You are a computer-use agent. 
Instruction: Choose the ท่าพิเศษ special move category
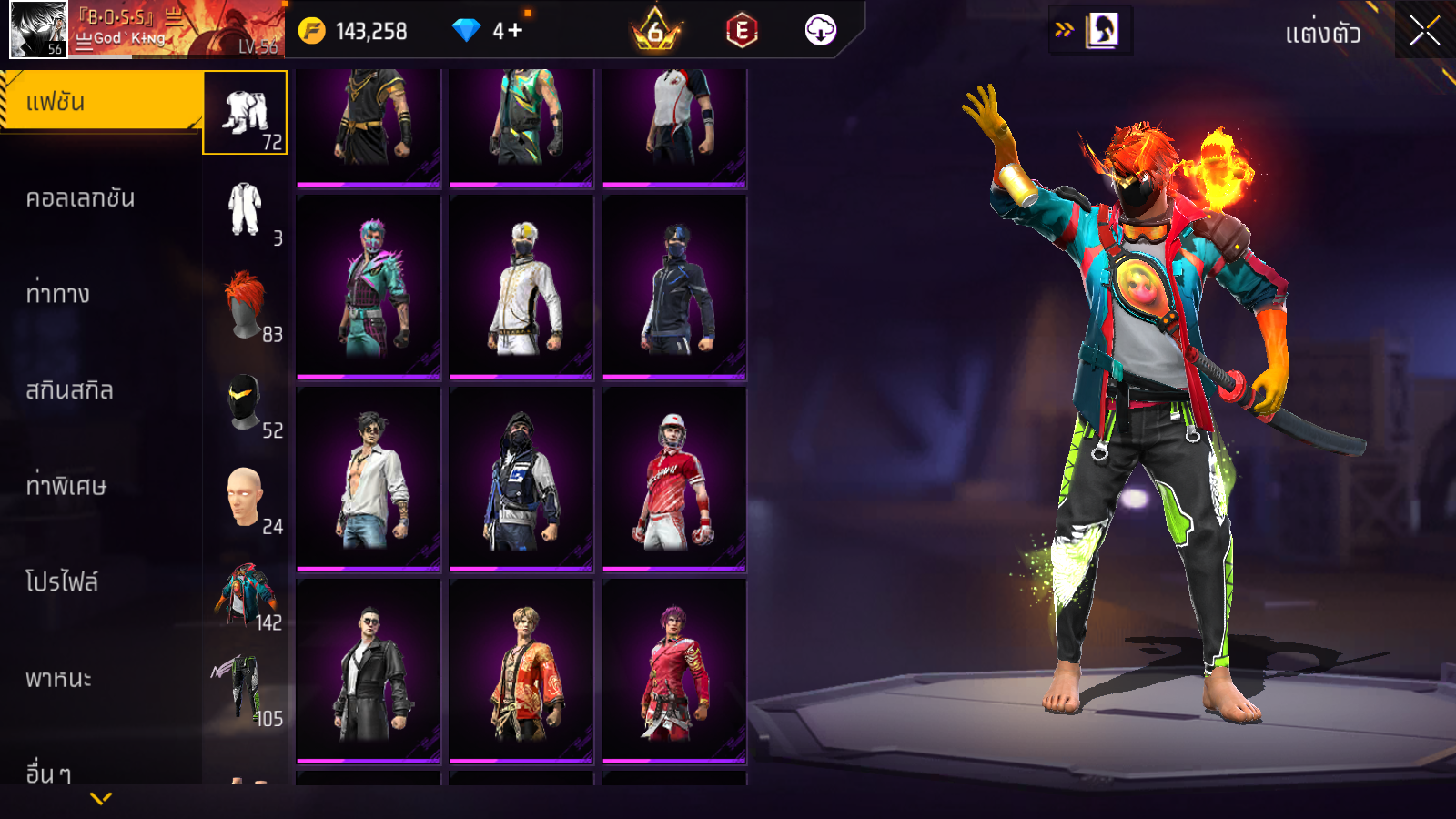click(66, 486)
